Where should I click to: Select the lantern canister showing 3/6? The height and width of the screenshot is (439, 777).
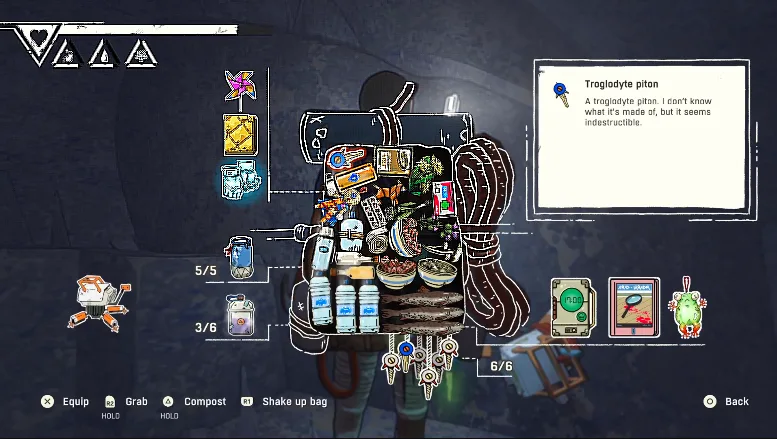pyautogui.click(x=240, y=314)
